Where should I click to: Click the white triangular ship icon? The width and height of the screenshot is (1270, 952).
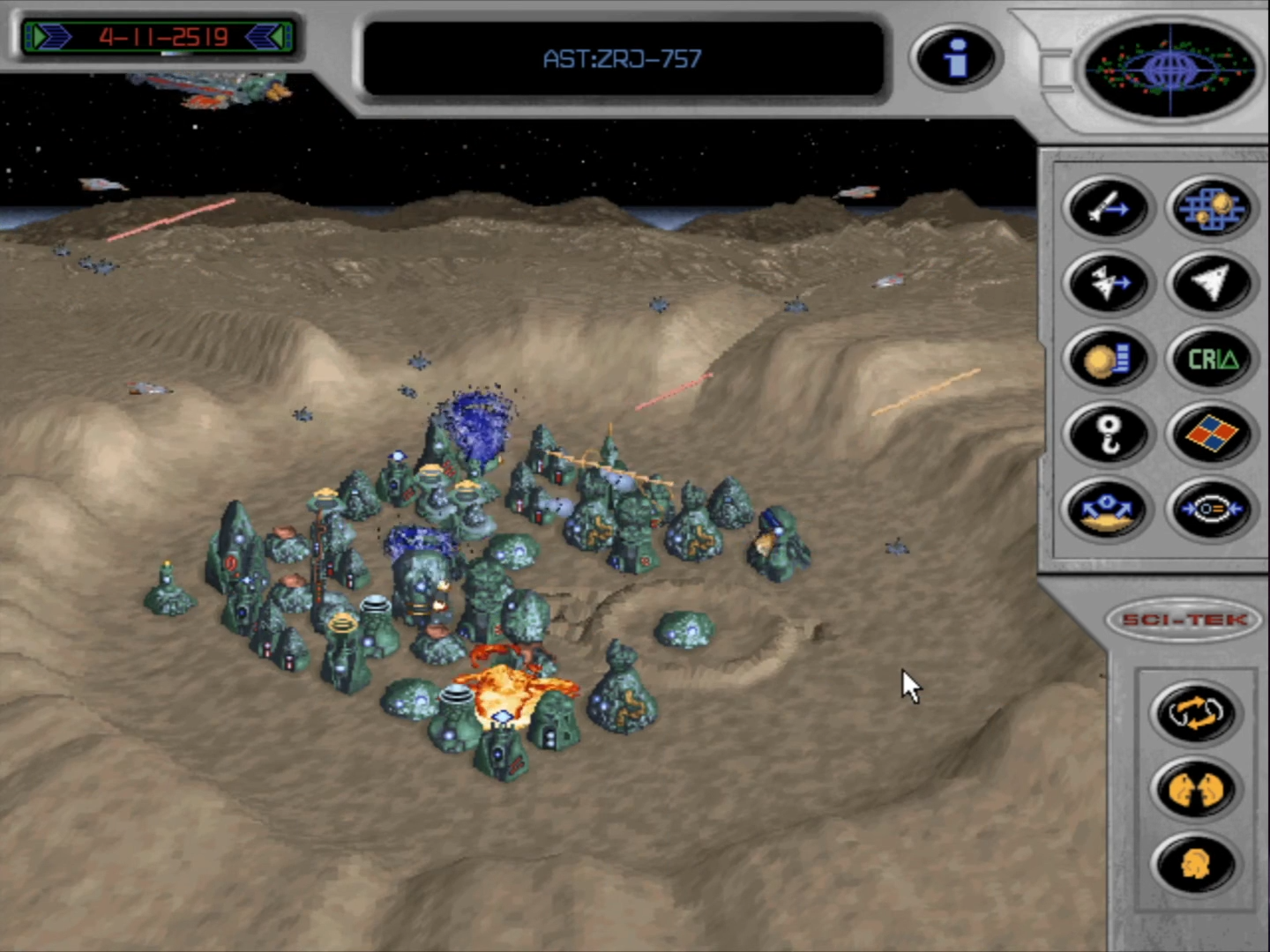coord(1212,283)
